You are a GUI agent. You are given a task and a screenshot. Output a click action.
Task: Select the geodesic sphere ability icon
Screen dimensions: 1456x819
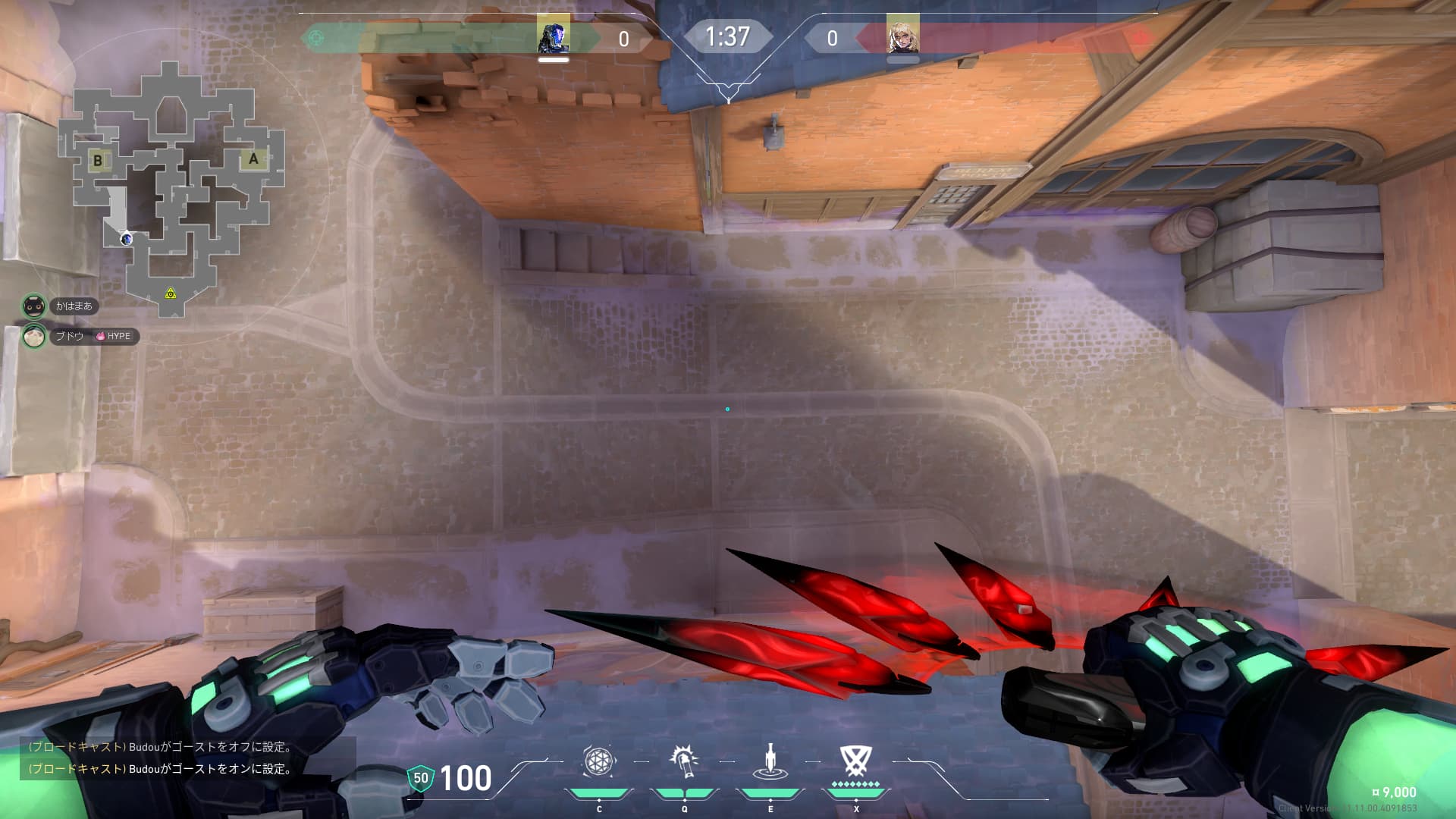tap(598, 761)
